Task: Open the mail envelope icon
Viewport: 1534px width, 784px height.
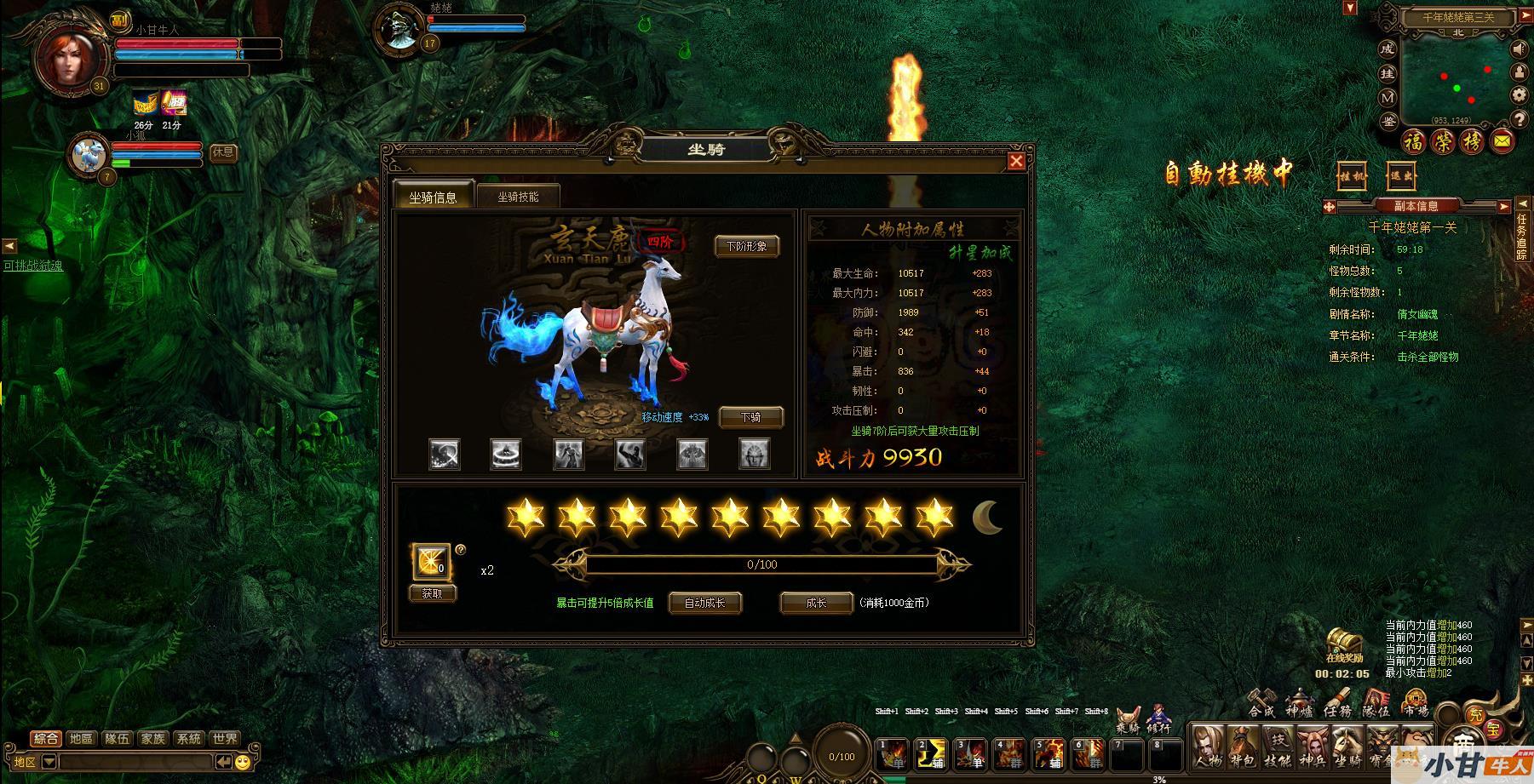Action: point(1502,141)
